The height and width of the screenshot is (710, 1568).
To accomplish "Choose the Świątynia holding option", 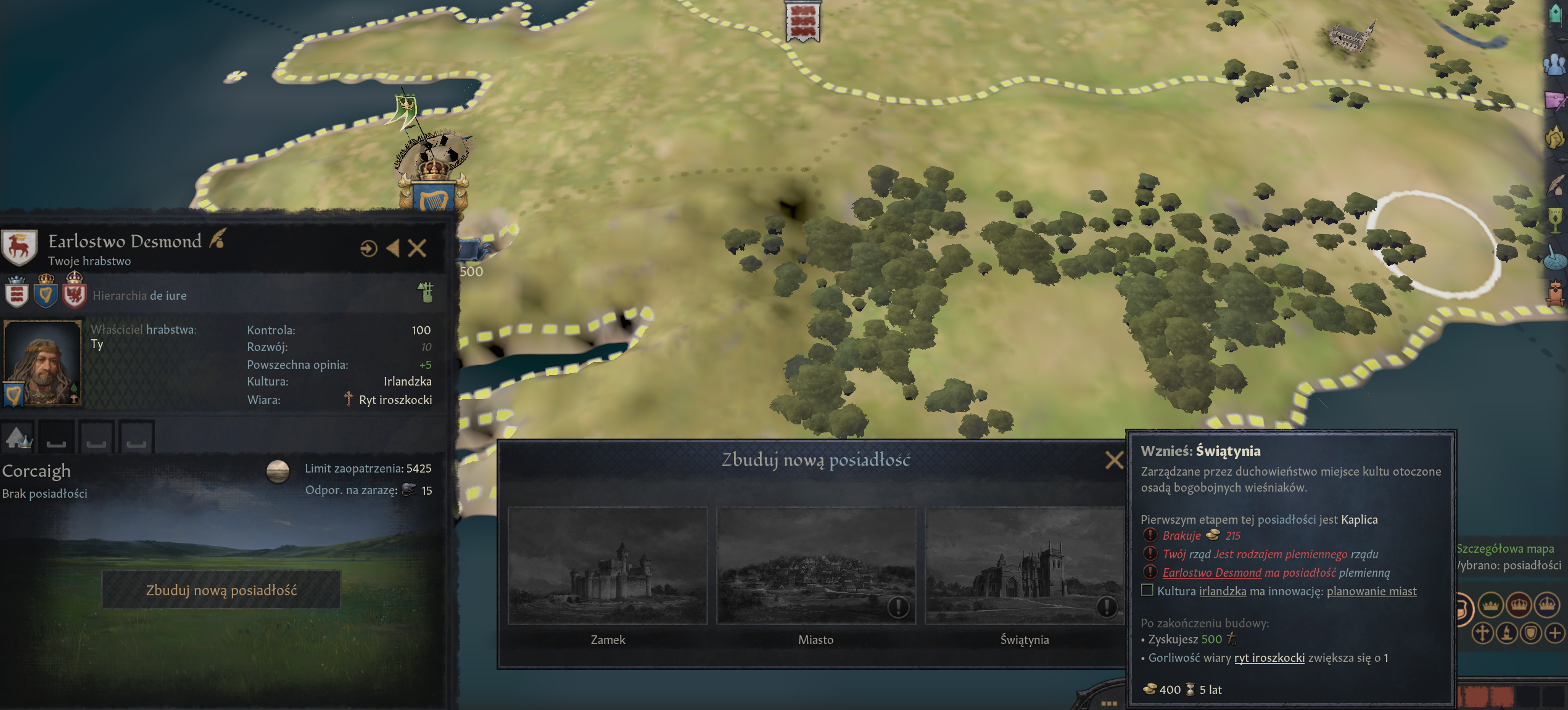I will point(1024,566).
